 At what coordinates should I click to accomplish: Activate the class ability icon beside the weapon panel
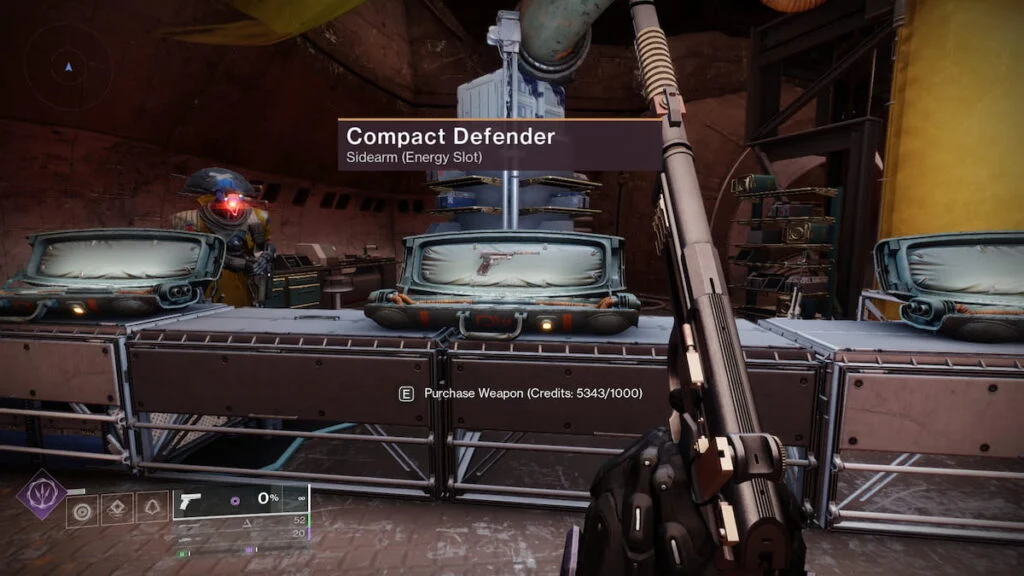coord(152,509)
